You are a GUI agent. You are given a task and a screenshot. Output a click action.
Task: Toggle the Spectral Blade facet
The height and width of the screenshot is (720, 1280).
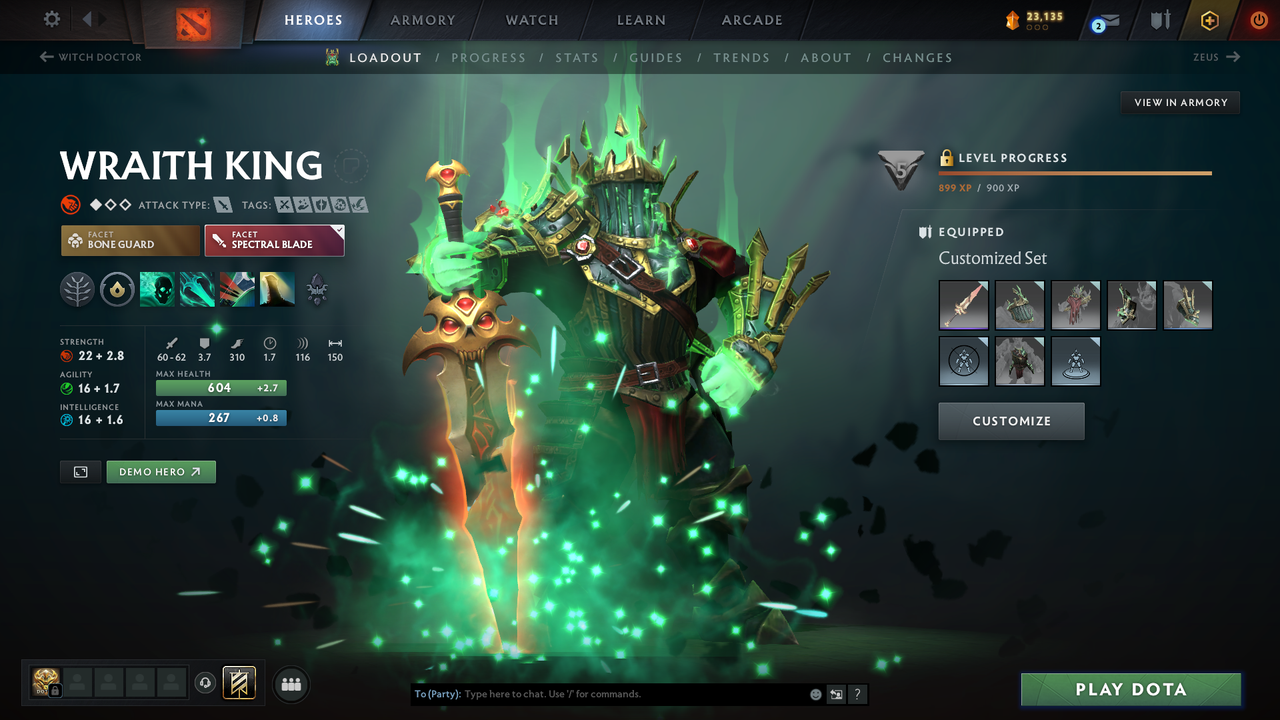(x=274, y=240)
